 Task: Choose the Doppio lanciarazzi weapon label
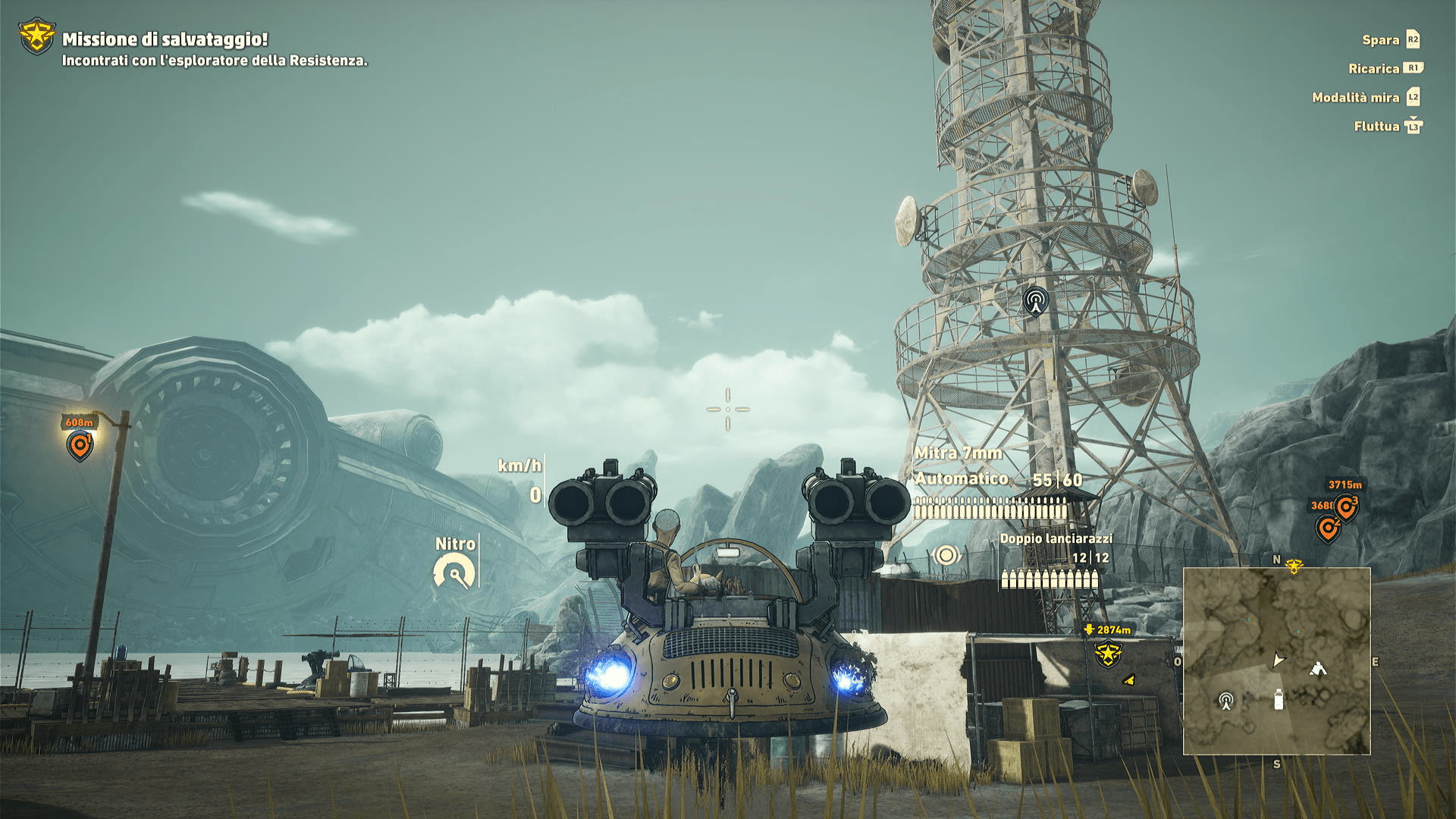tap(1056, 538)
